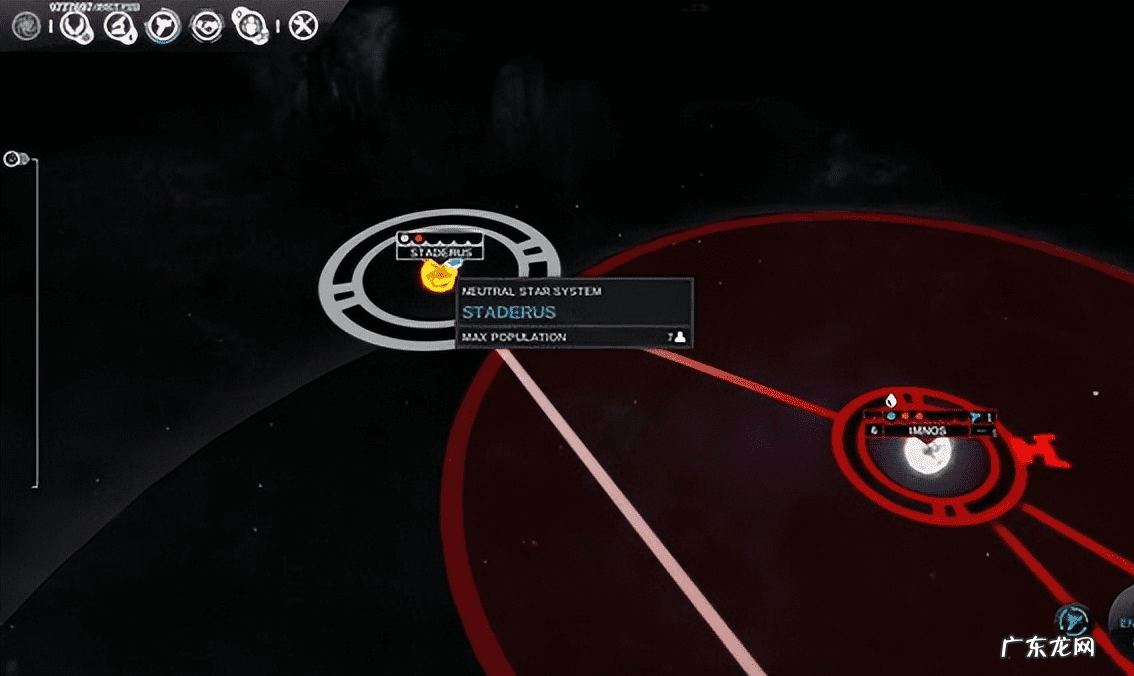
Task: Open the wrench and screwdriver options menu
Action: [x=302, y=26]
